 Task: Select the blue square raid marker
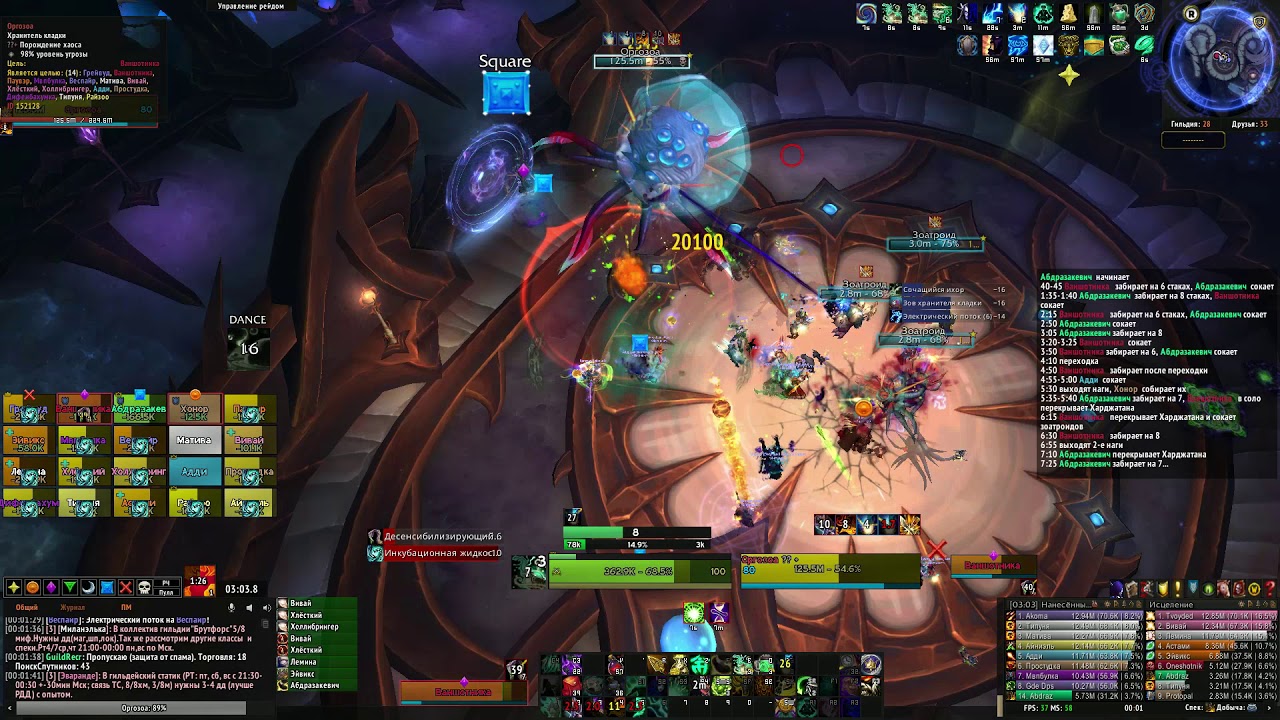pyautogui.click(x=107, y=587)
